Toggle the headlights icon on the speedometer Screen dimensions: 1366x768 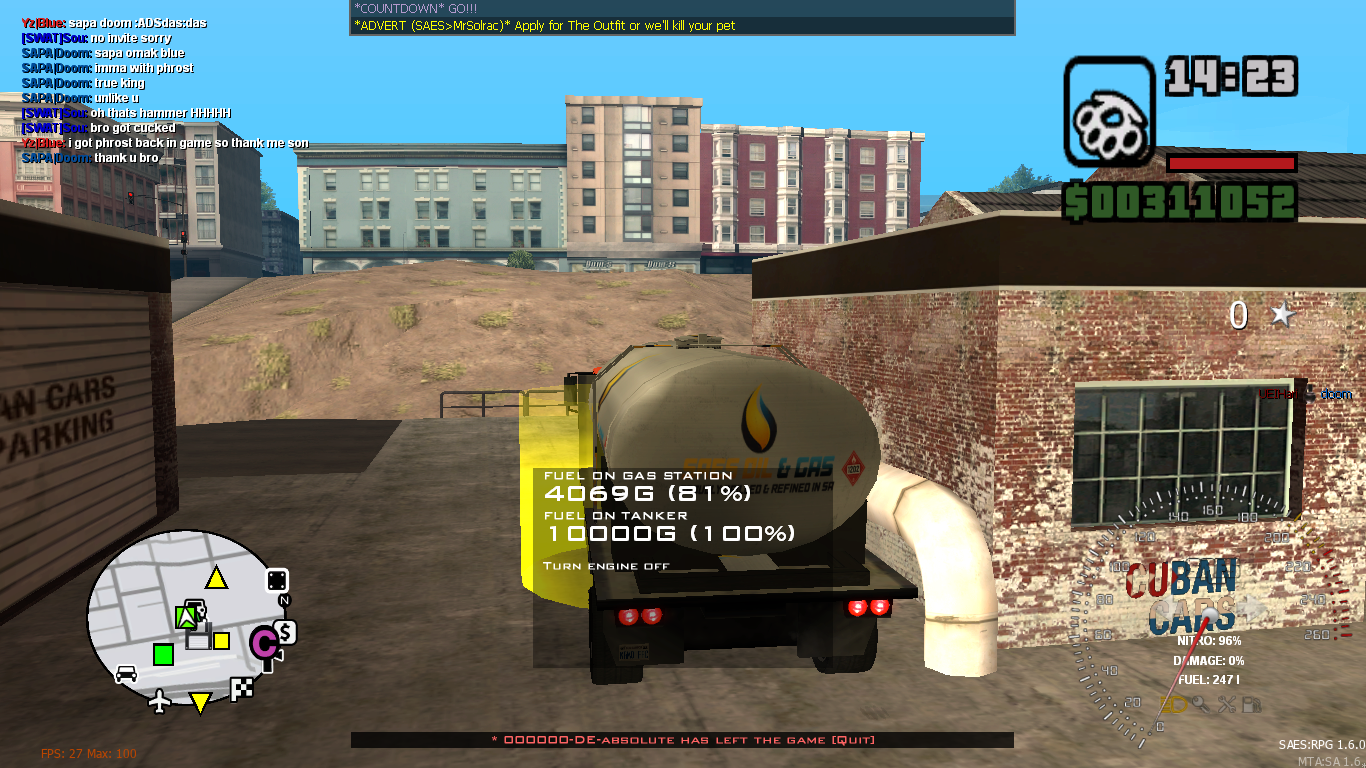click(x=1173, y=705)
